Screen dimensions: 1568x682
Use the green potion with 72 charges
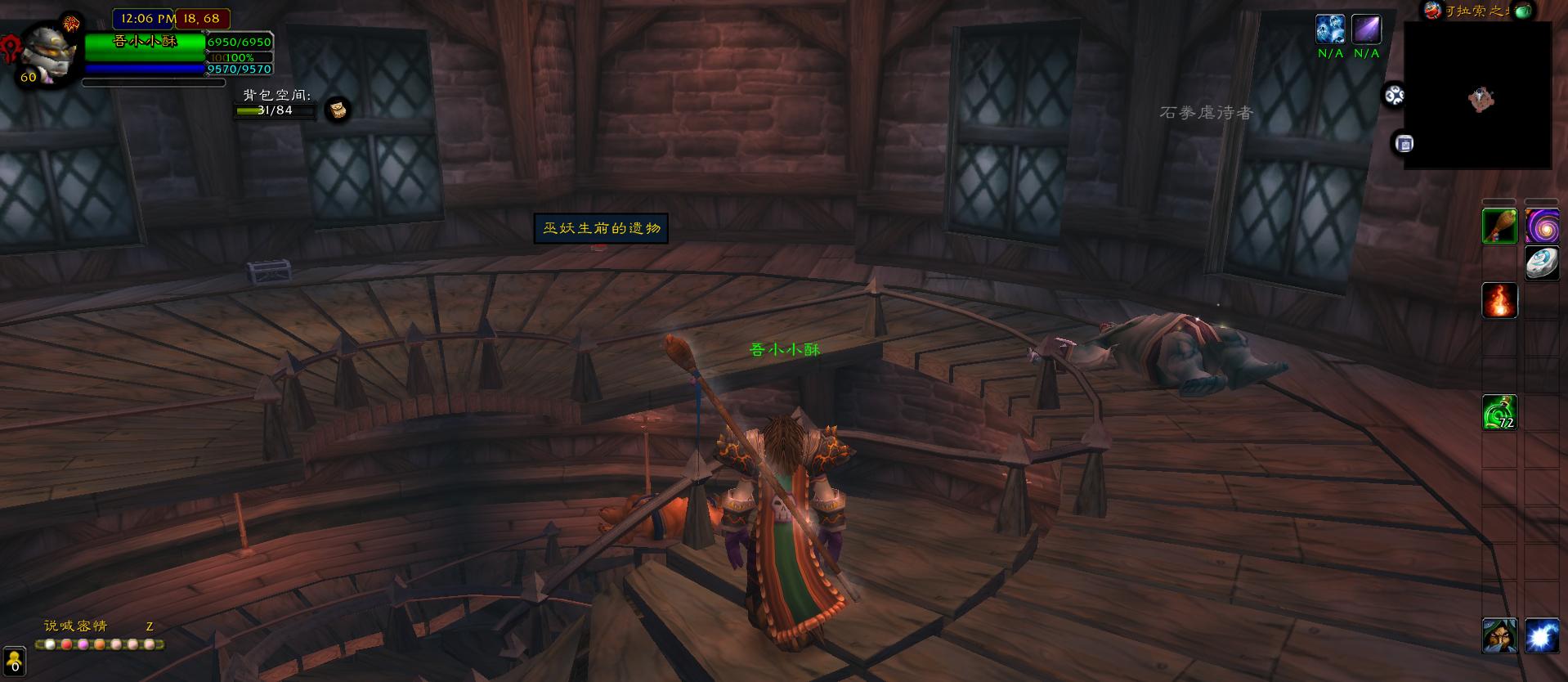pyautogui.click(x=1499, y=412)
